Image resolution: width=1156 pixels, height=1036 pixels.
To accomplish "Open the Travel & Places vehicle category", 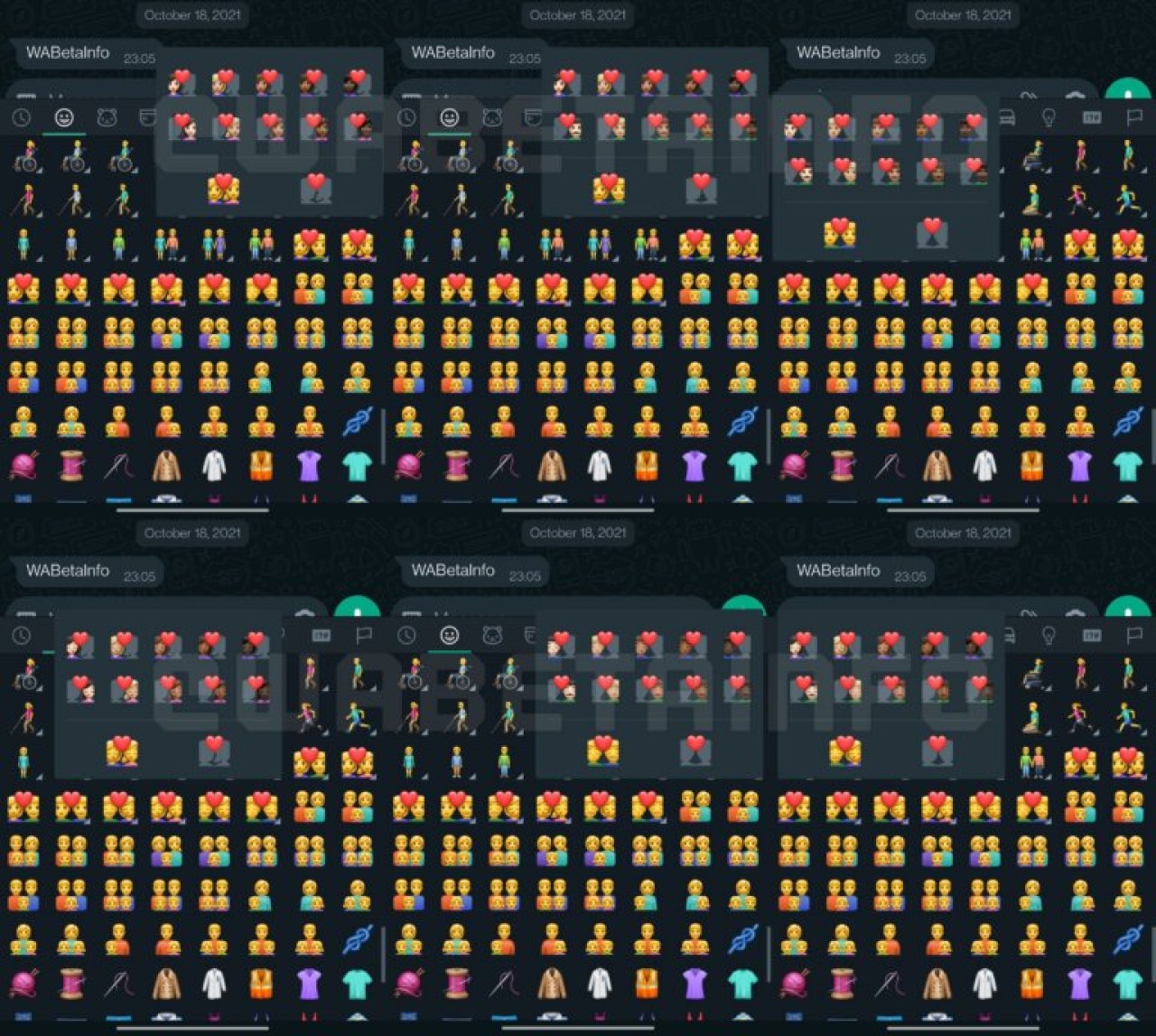I will pyautogui.click(x=1005, y=116).
